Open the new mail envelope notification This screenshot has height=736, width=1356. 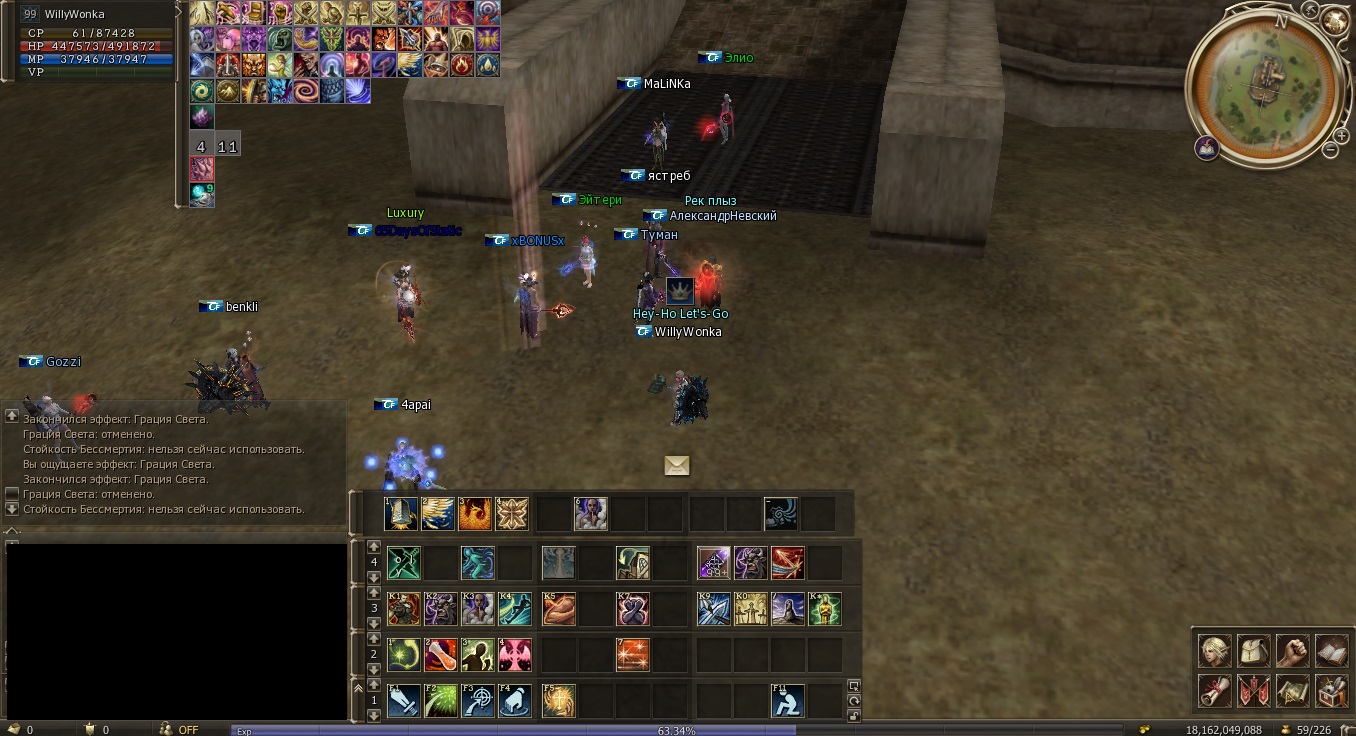tap(677, 465)
